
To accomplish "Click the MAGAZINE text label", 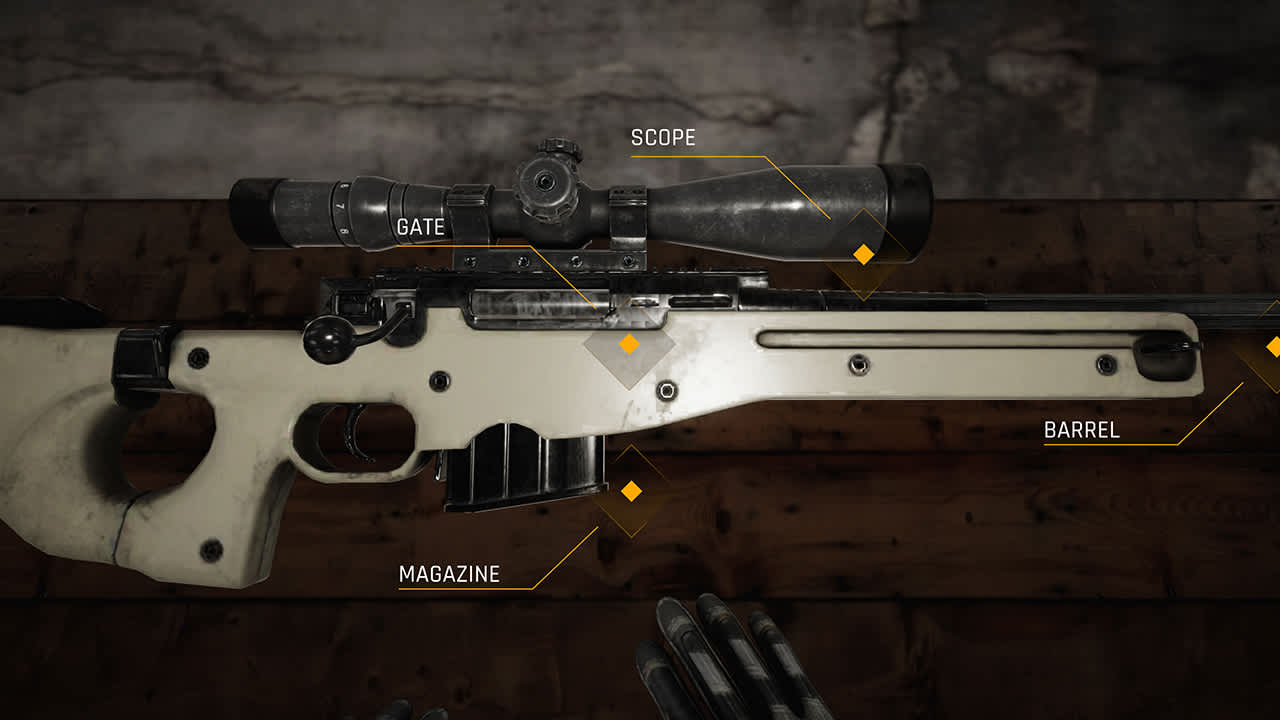I will (x=449, y=575).
